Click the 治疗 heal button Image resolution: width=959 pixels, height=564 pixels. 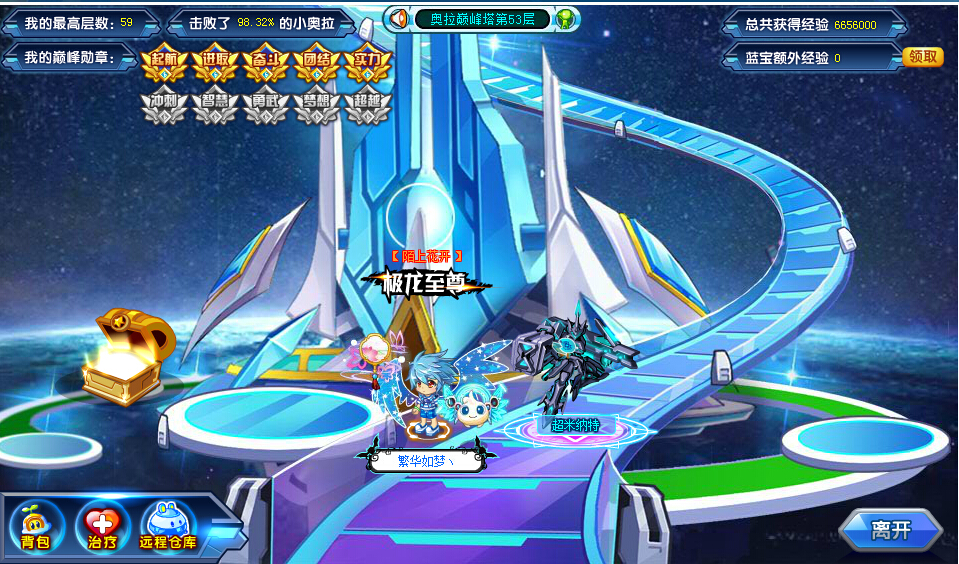point(102,525)
